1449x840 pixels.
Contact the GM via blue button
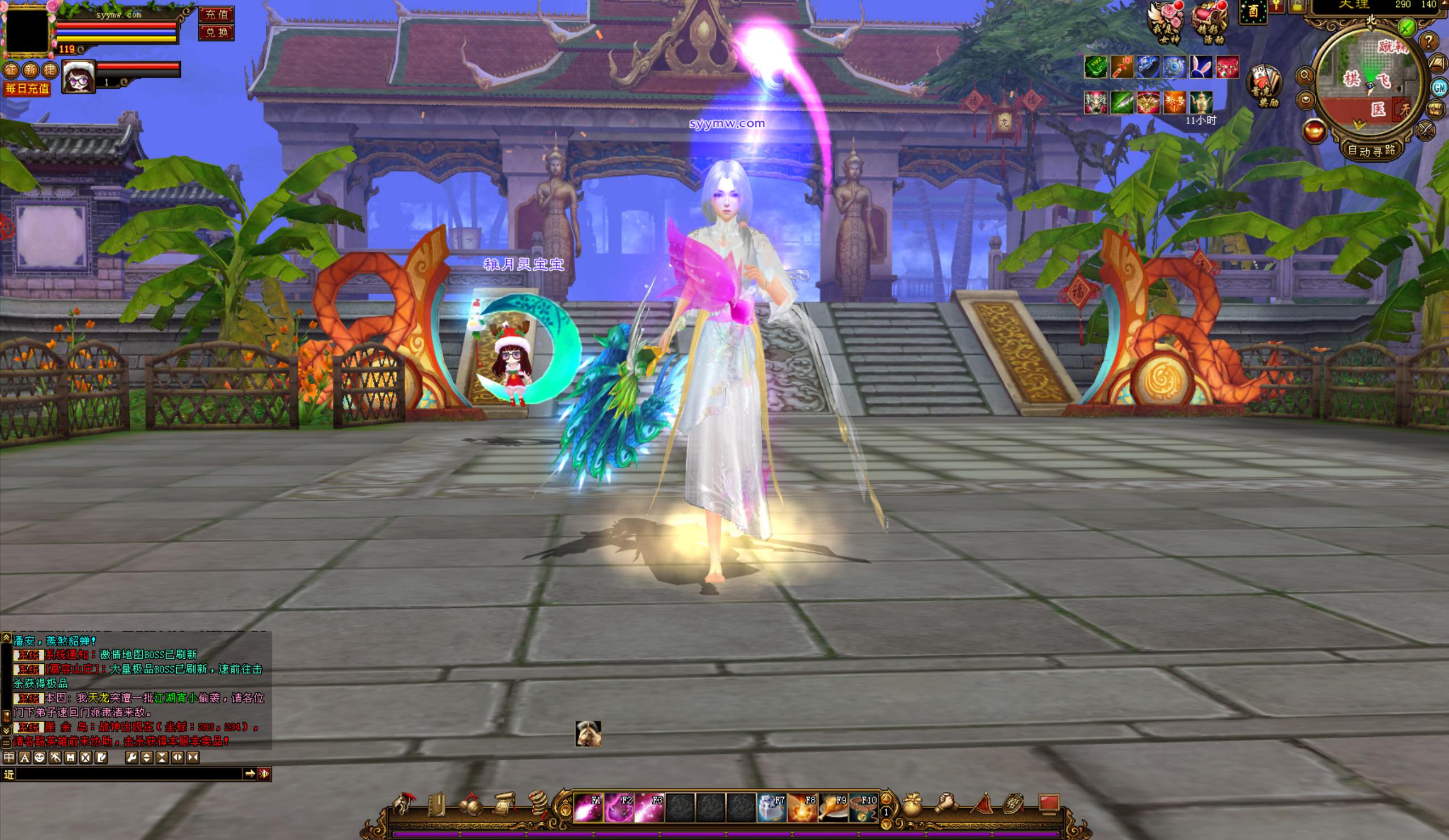pyautogui.click(x=1439, y=87)
